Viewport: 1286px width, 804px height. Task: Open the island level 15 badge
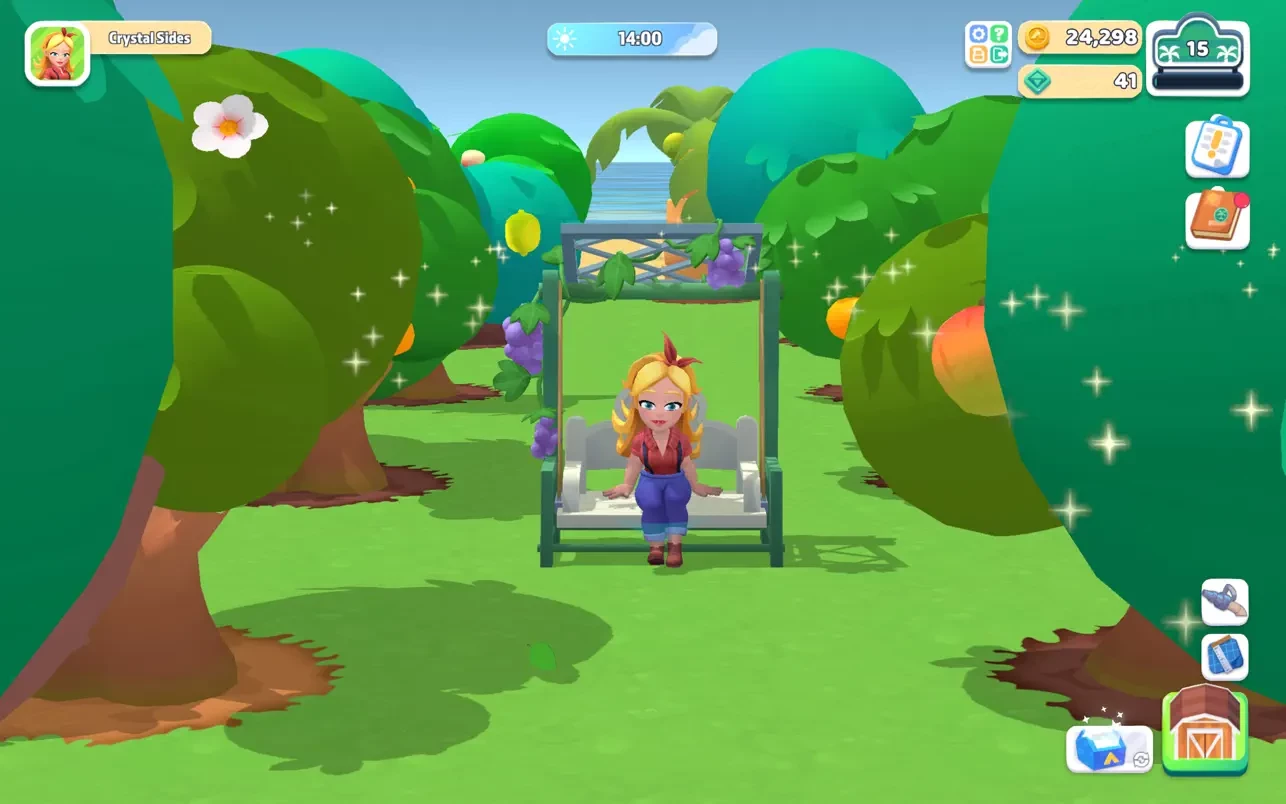pos(1197,56)
